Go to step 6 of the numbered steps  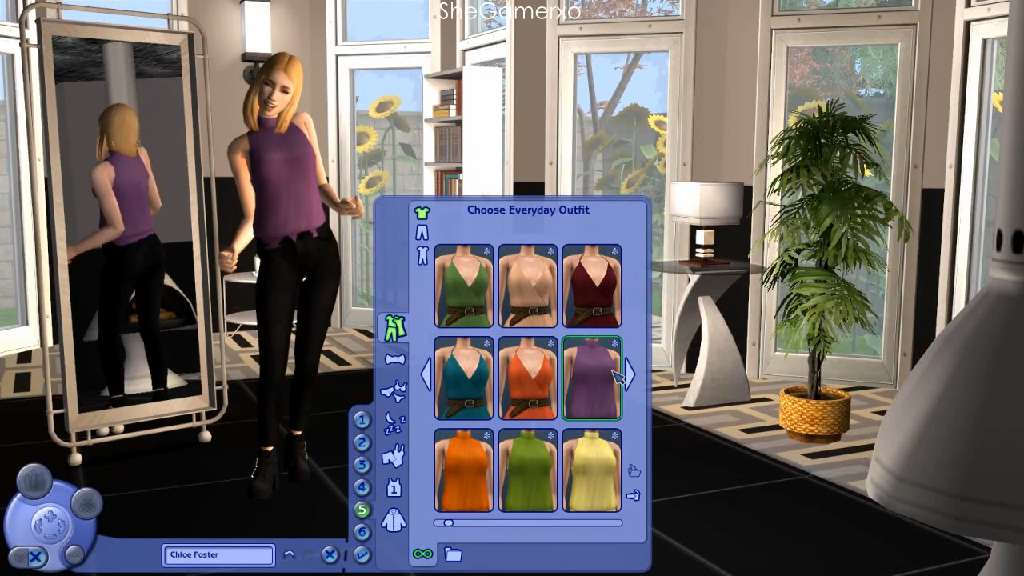pyautogui.click(x=362, y=531)
